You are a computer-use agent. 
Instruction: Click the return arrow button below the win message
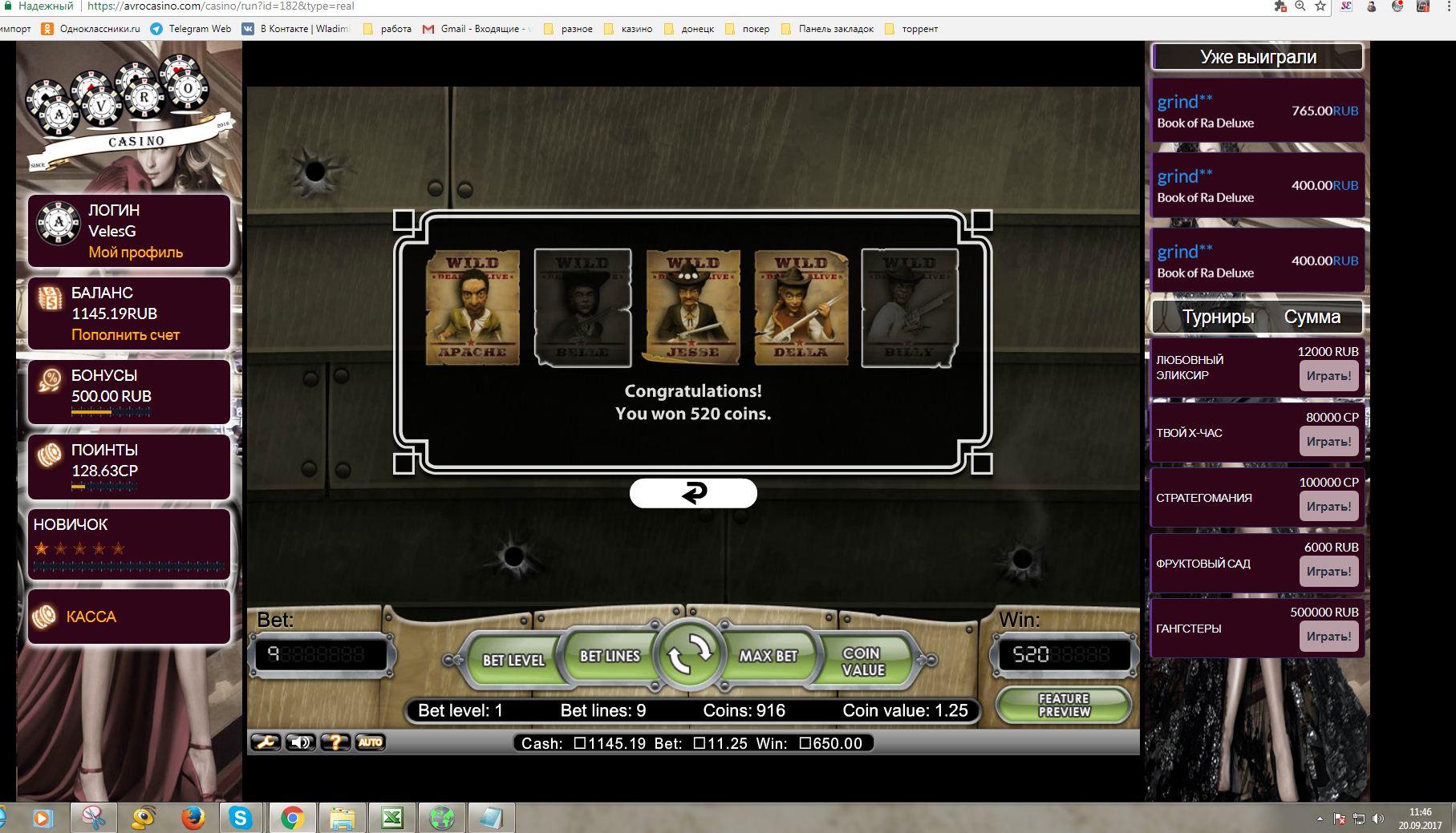(693, 493)
